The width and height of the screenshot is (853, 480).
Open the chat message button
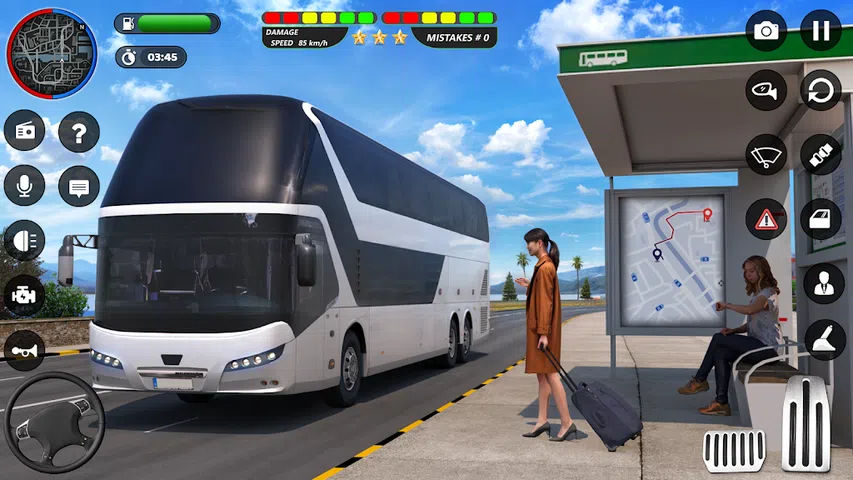[x=79, y=185]
